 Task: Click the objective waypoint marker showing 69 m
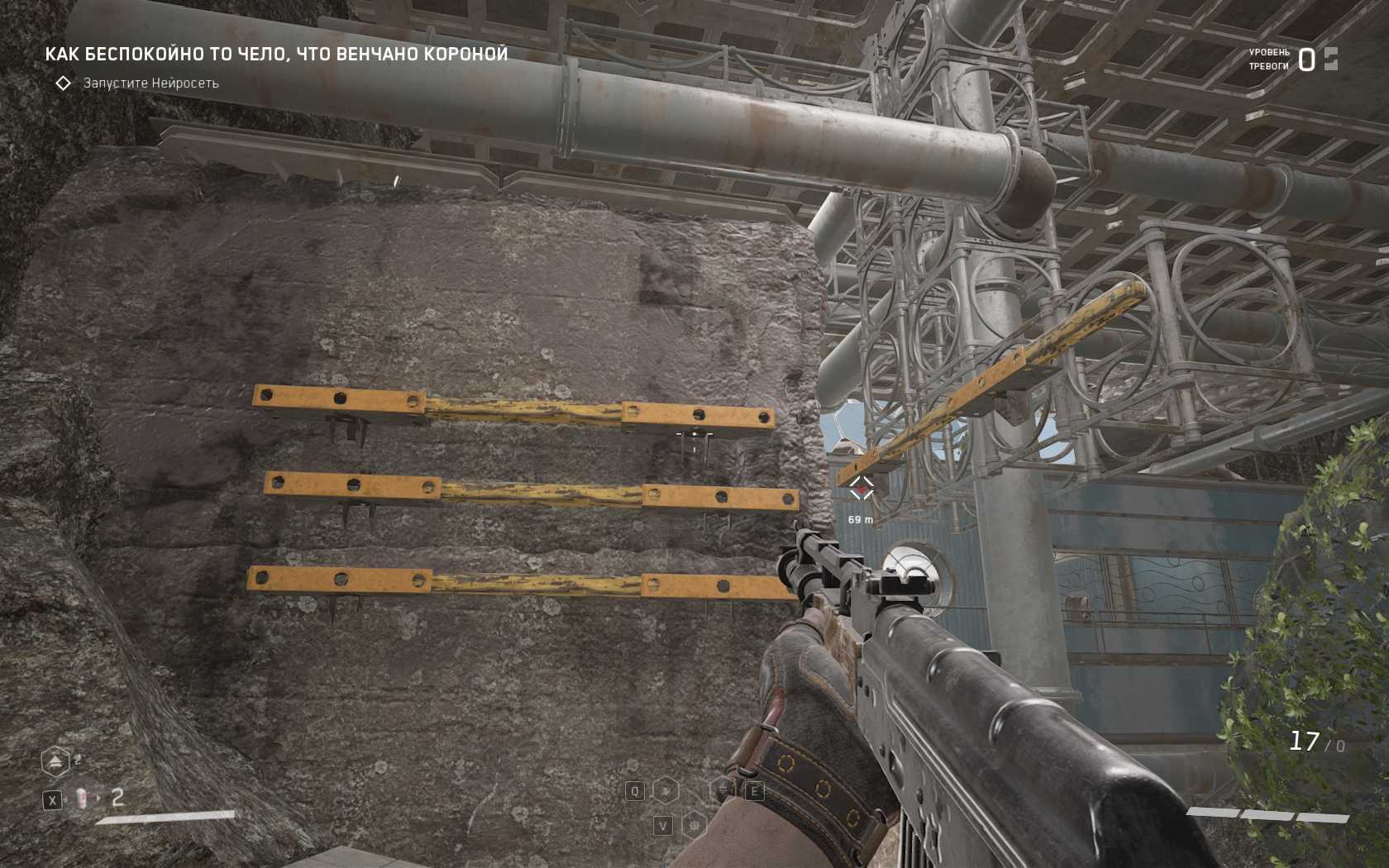pyautogui.click(x=862, y=489)
